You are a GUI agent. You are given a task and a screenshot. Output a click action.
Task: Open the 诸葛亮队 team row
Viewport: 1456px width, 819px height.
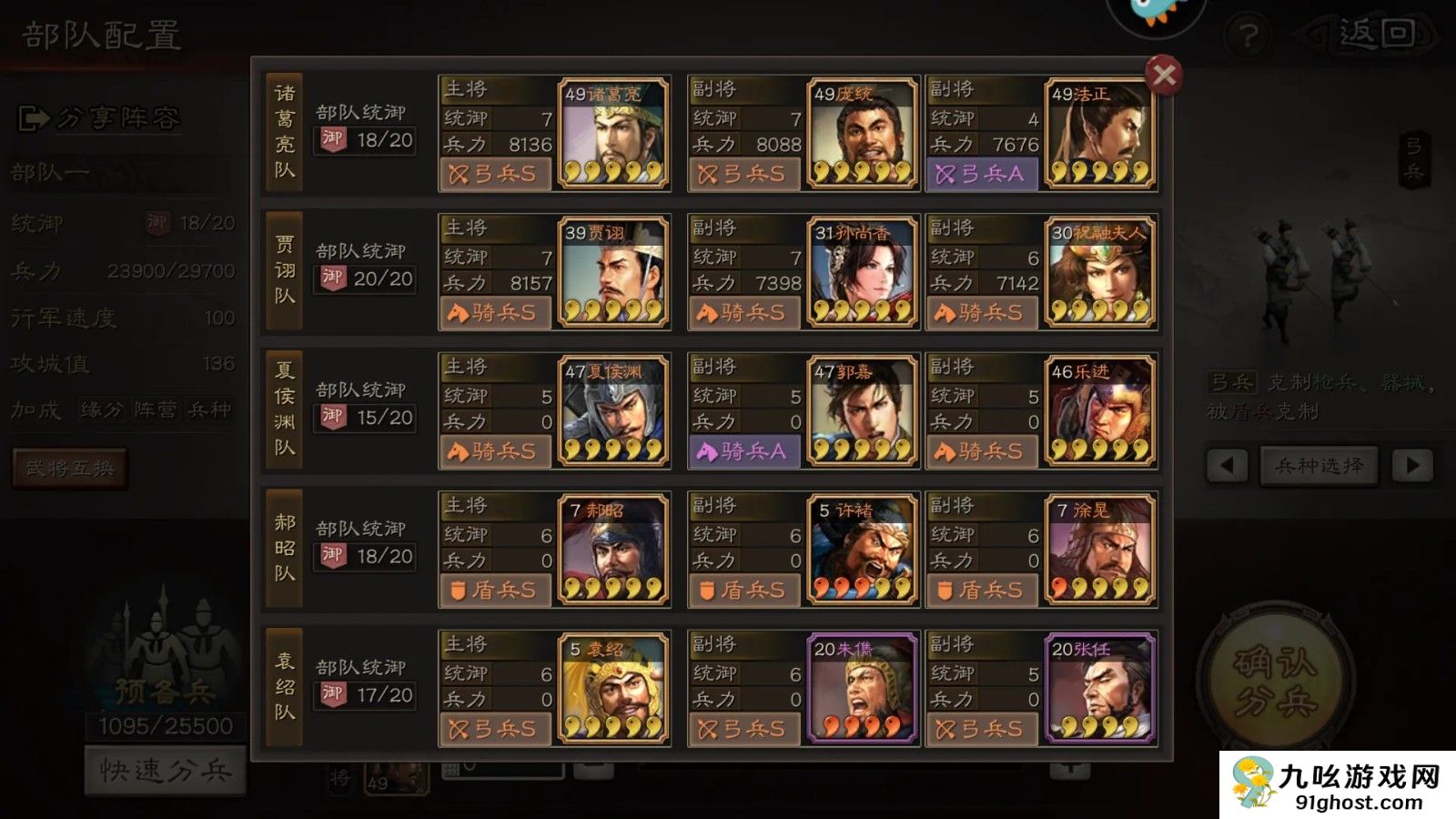[x=285, y=133]
